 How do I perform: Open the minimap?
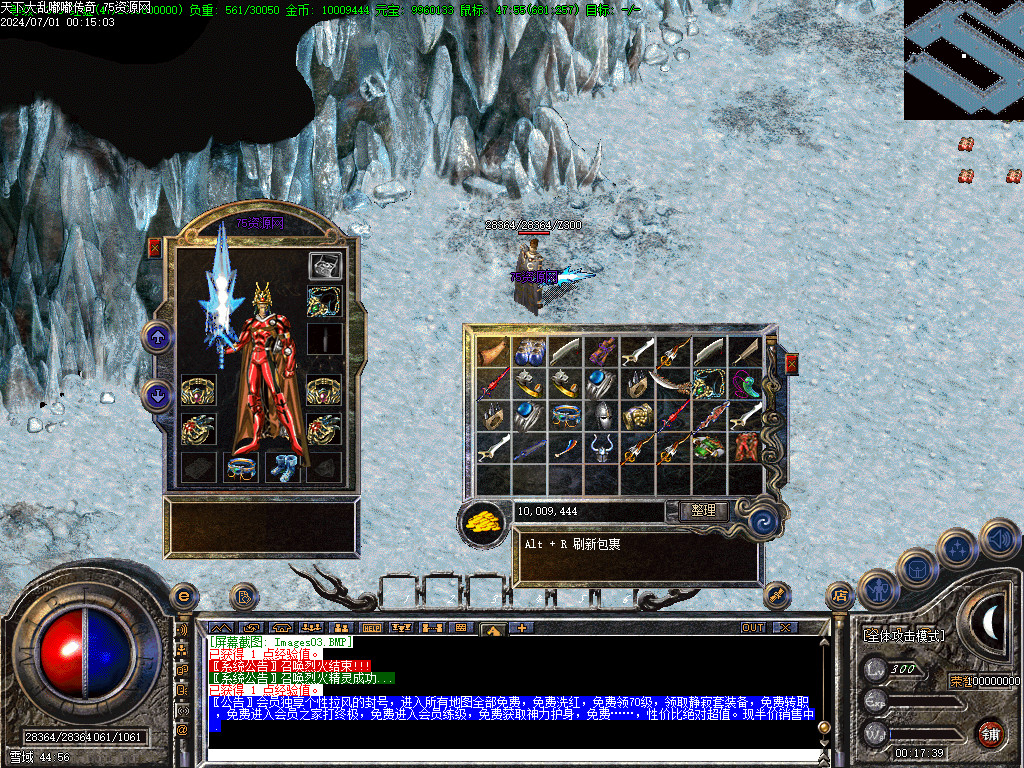pyautogui.click(x=963, y=59)
